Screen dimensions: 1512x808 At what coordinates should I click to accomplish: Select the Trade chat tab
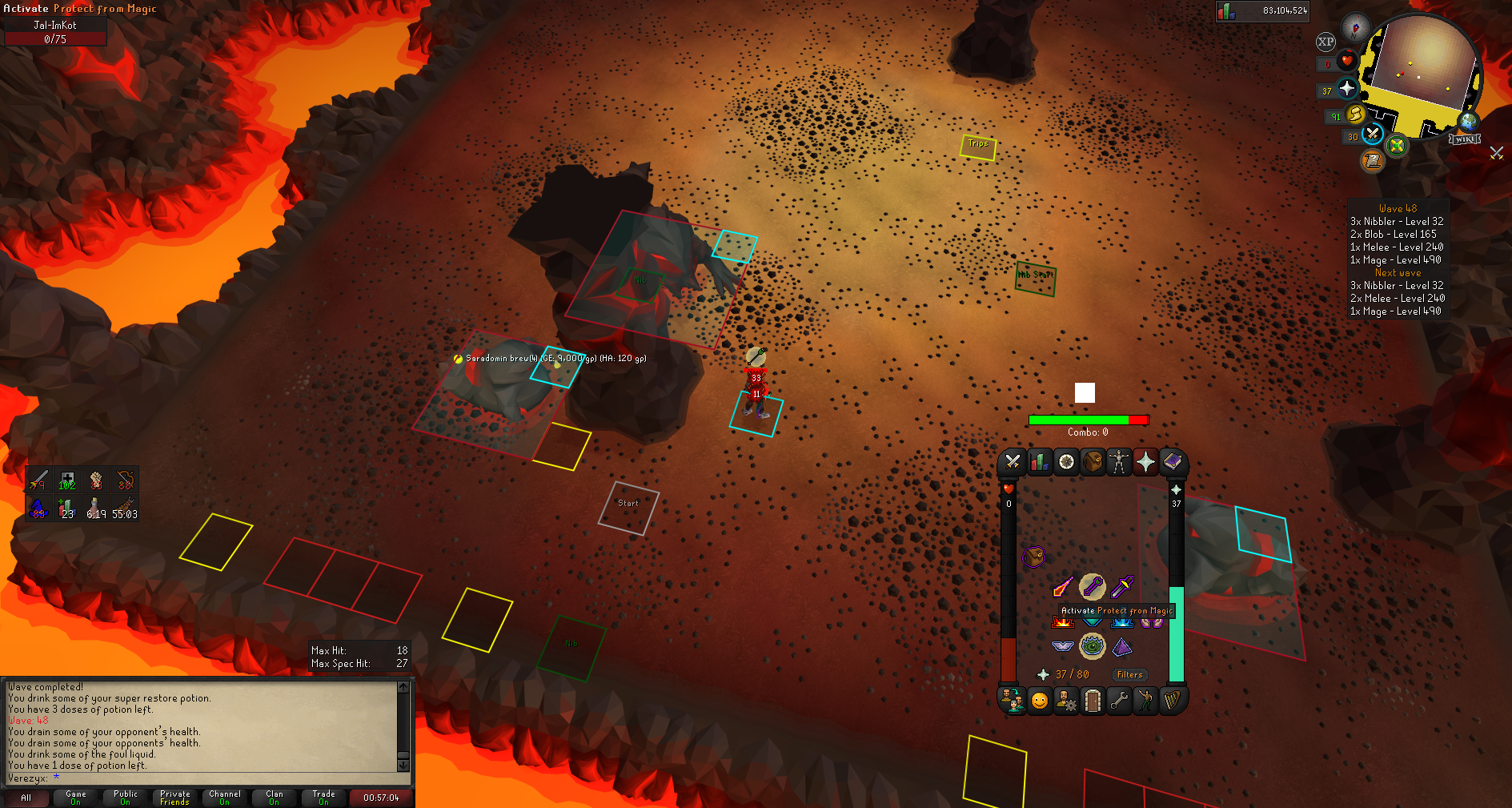(323, 798)
